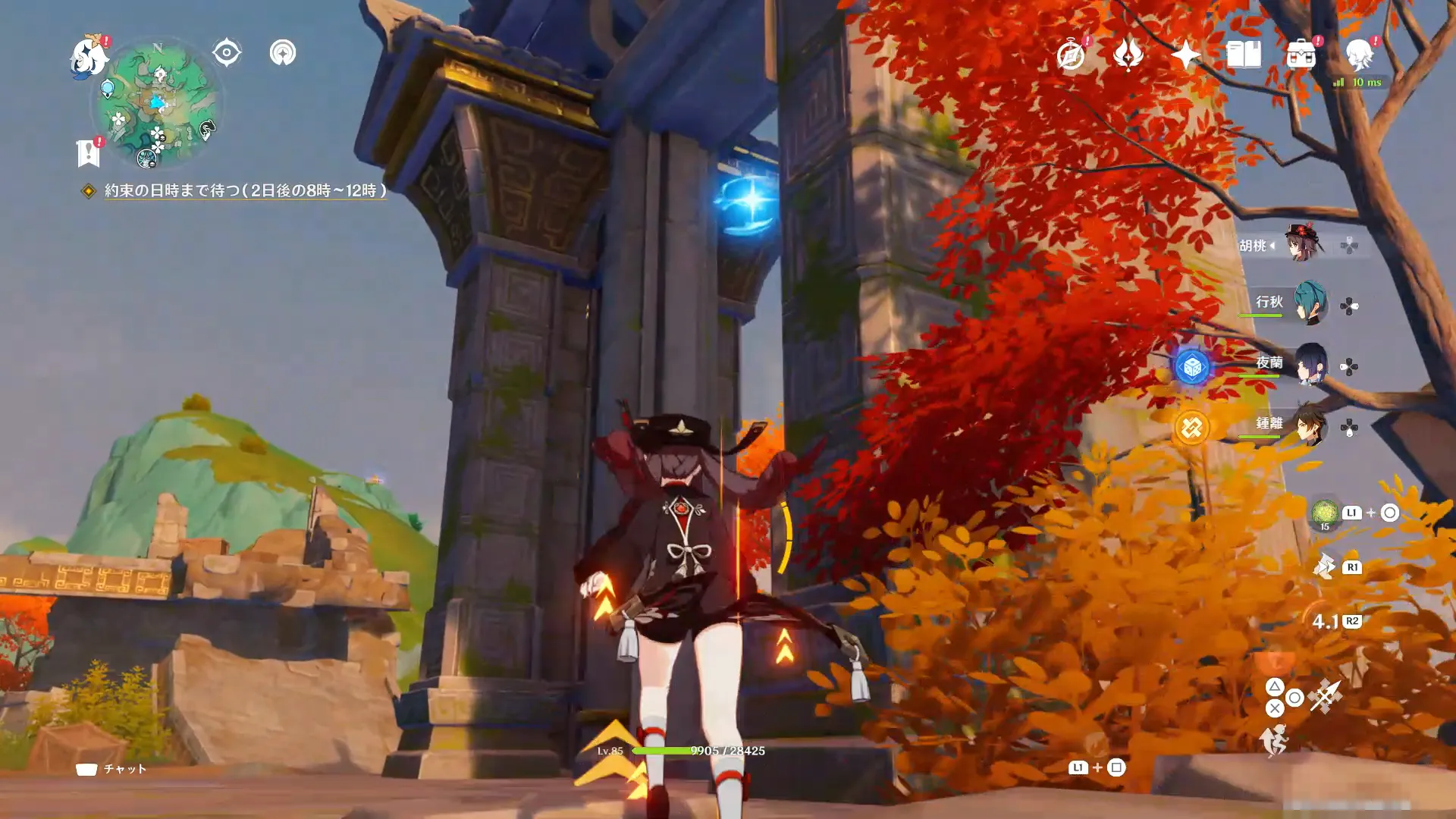Viewport: 1456px width, 819px height.
Task: Open the quest banner icon with alert
Action: 89,152
